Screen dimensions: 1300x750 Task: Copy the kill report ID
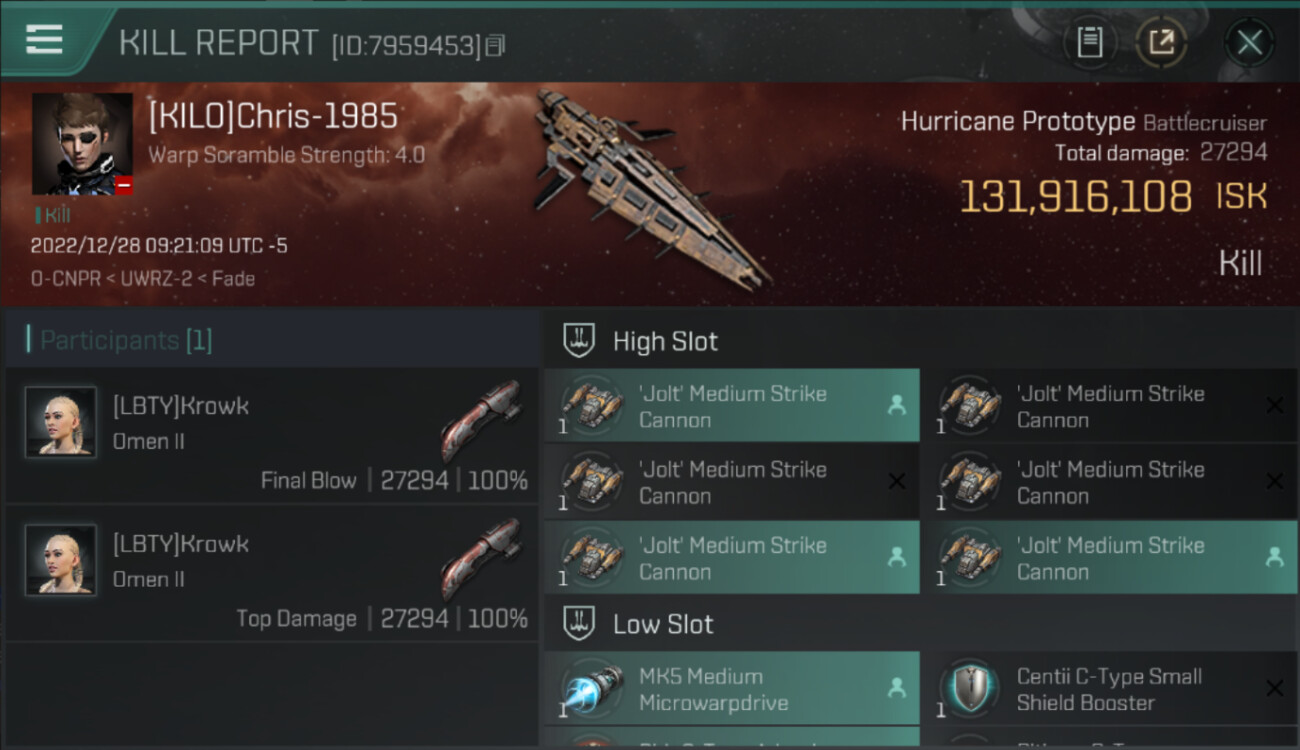click(x=496, y=45)
